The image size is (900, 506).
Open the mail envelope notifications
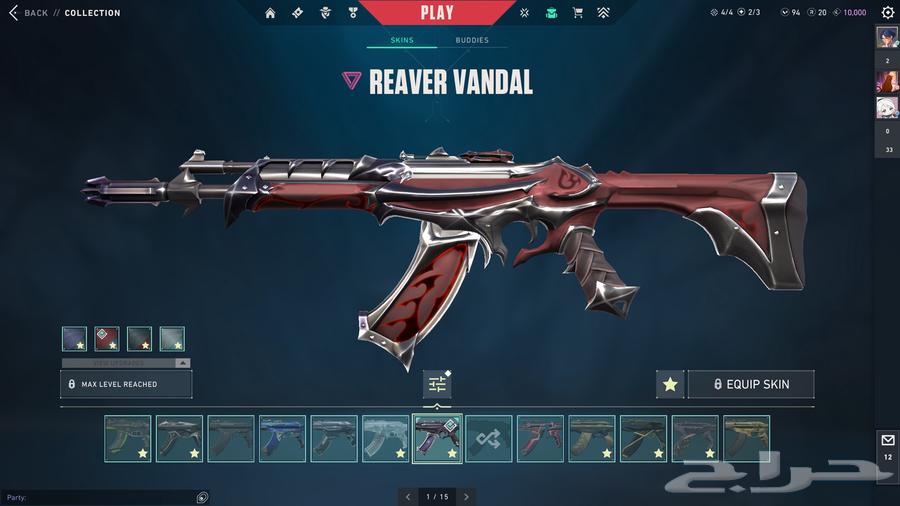click(887, 440)
